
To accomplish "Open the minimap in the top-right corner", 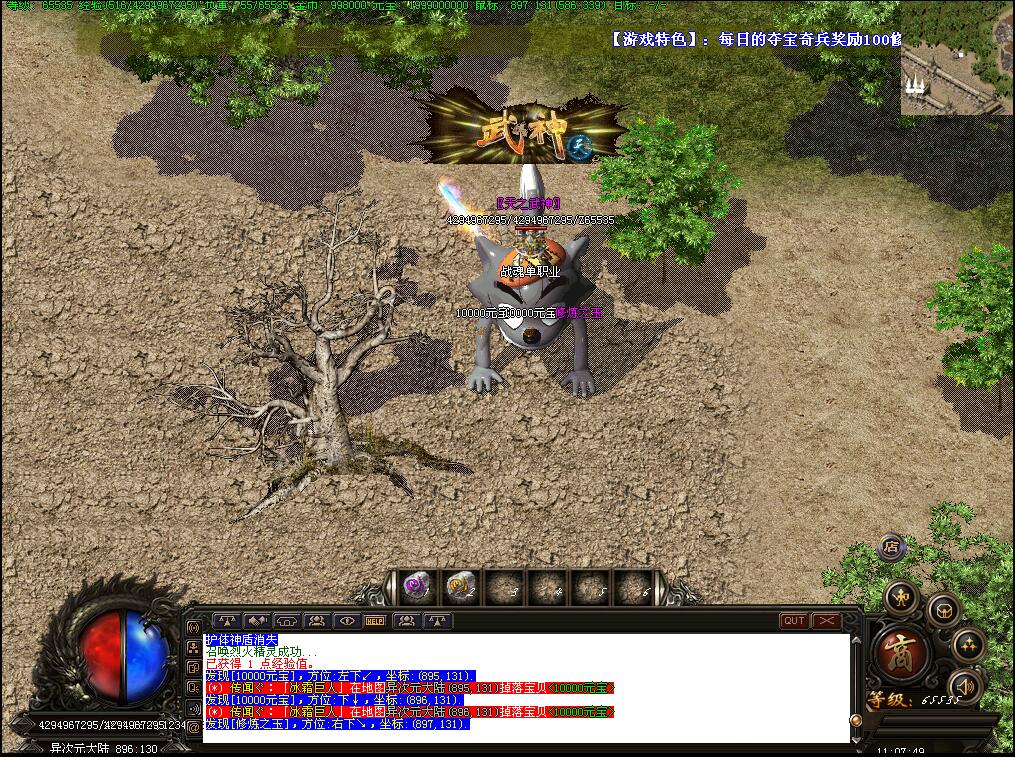I will [x=956, y=58].
